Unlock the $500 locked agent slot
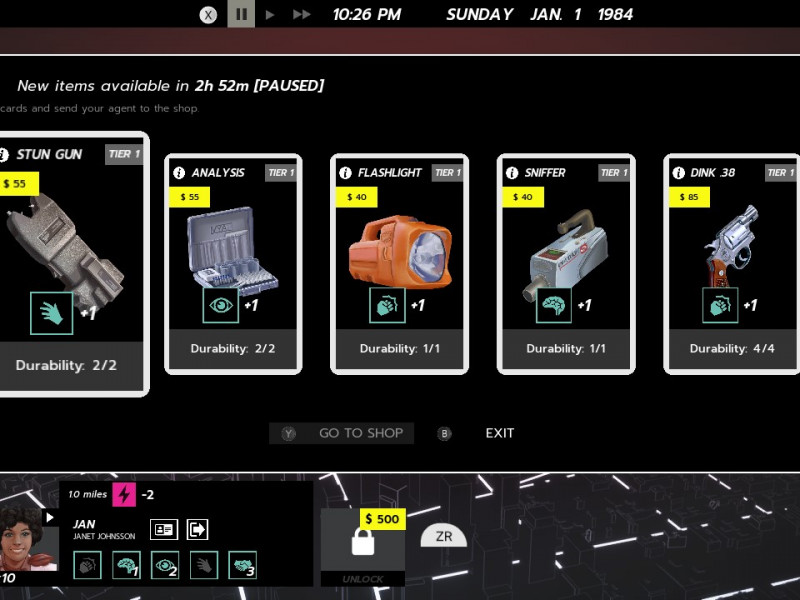Viewport: 800px width, 600px height. pos(362,543)
